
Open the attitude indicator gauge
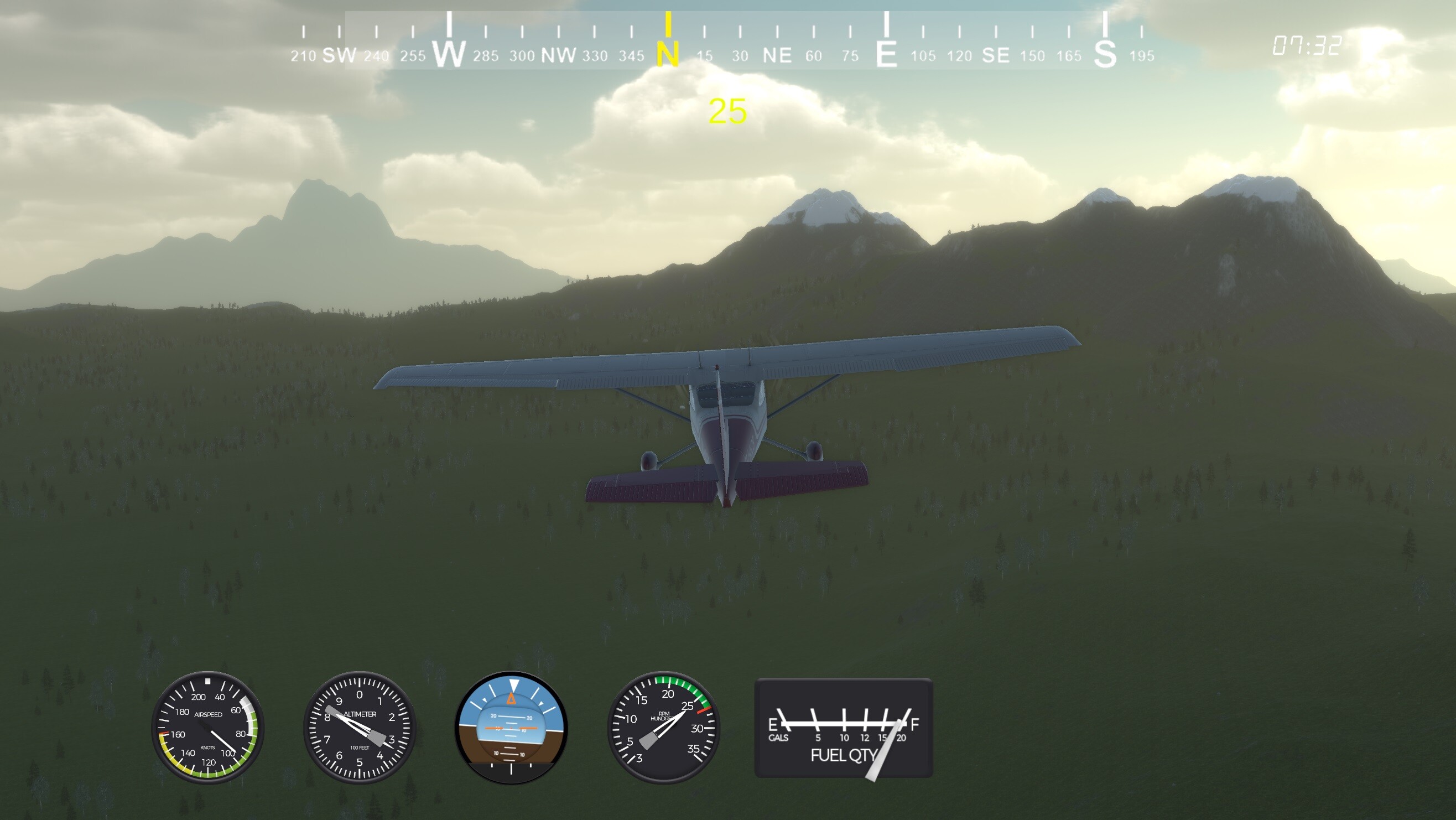(x=512, y=727)
